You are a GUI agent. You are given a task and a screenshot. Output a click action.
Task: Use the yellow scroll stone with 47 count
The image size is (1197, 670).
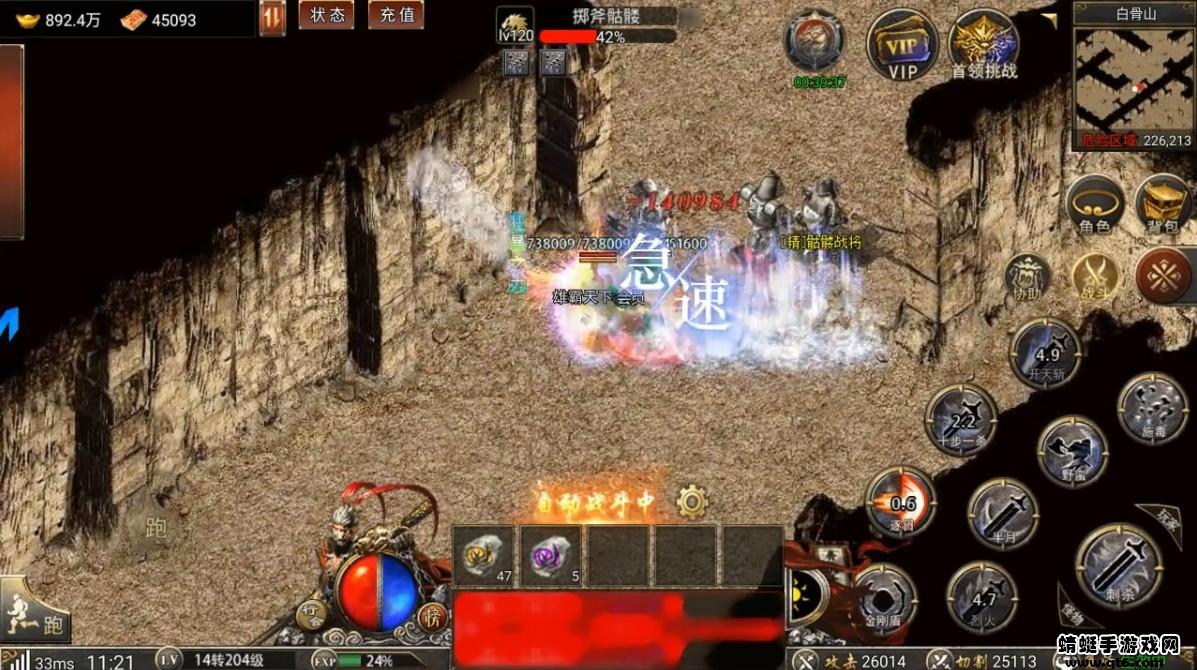tap(484, 556)
